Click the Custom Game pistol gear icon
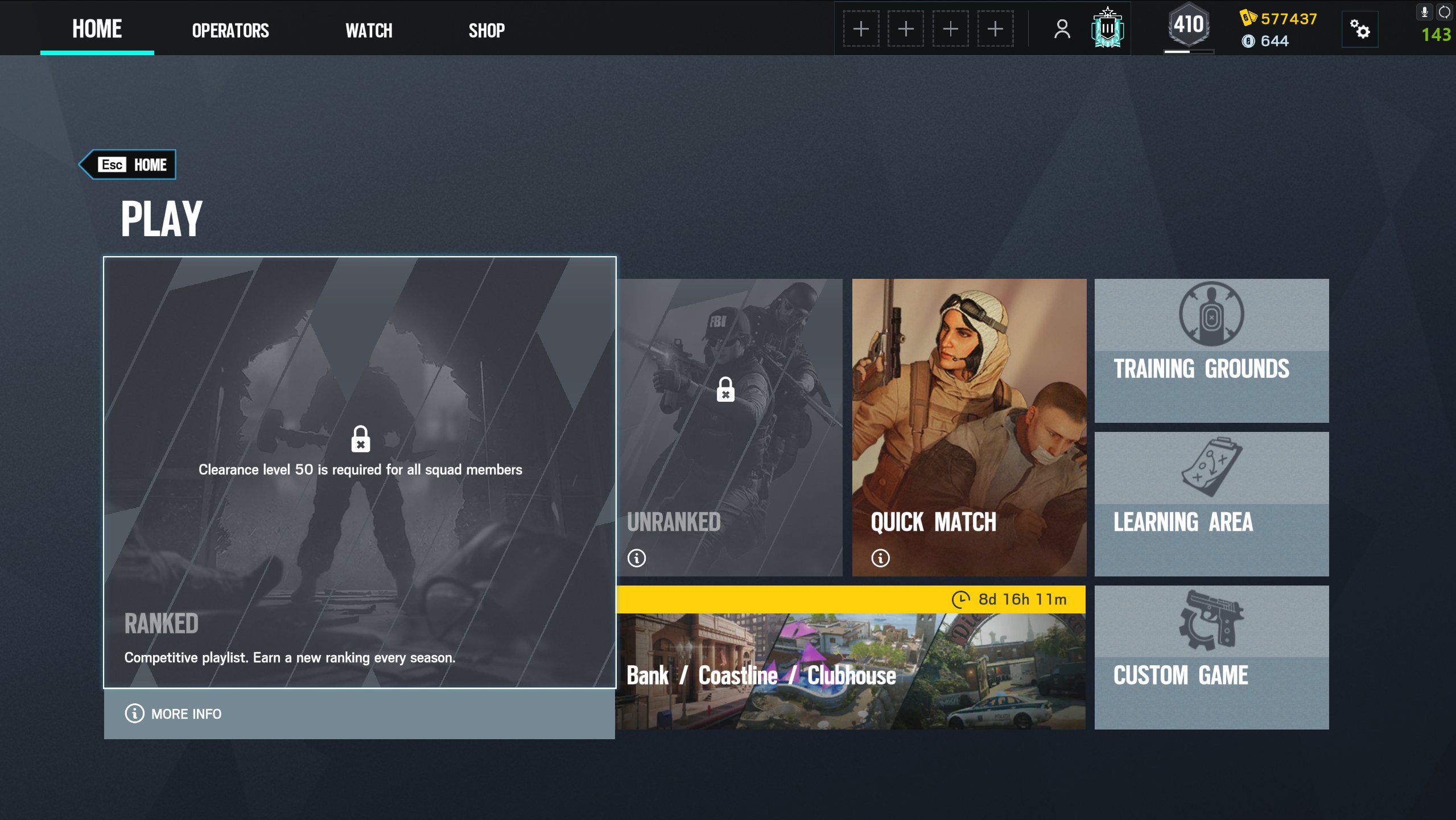Screen dimensions: 1456x820 [x=1211, y=623]
